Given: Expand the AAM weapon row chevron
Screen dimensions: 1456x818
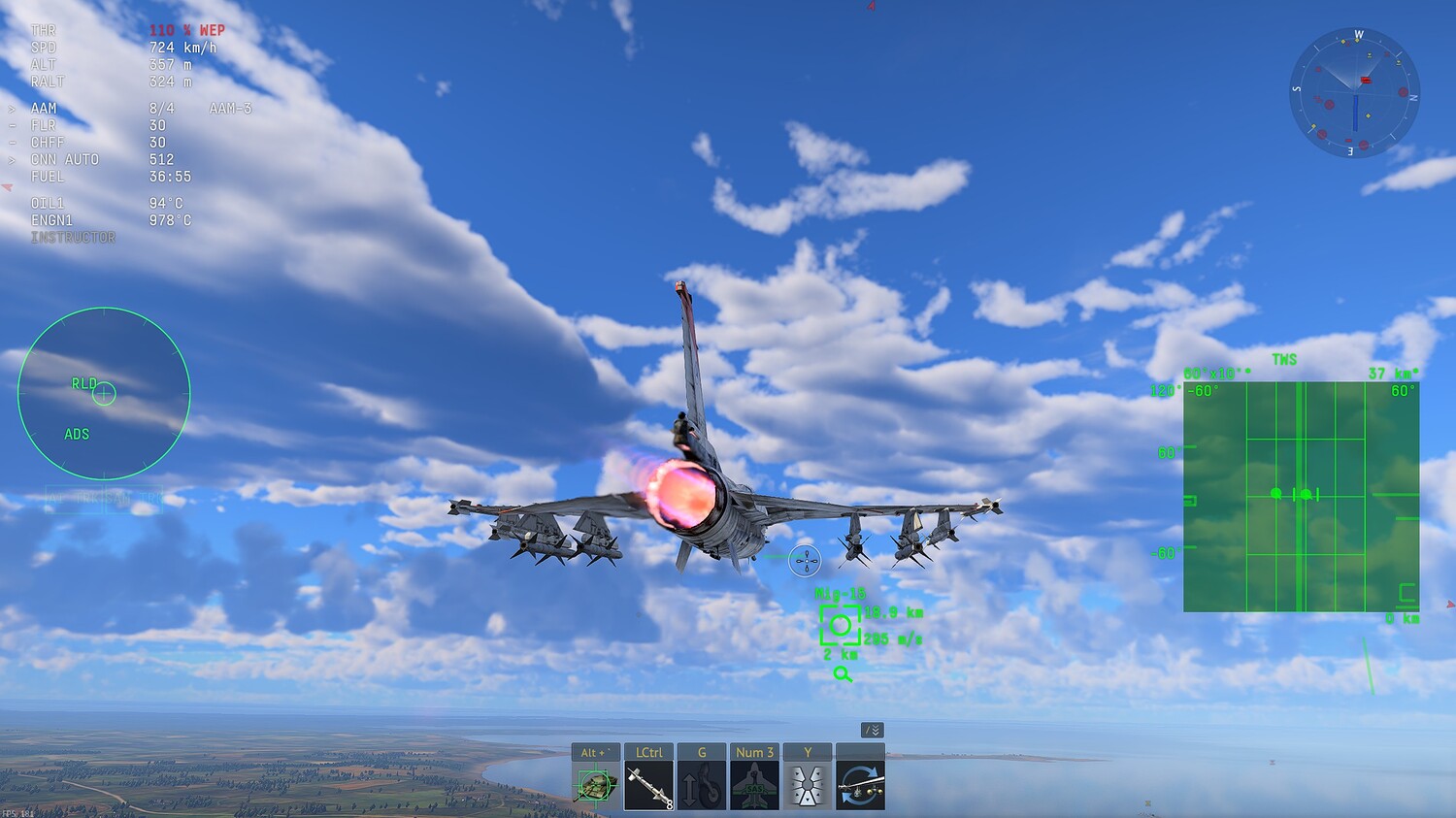Looking at the screenshot, I should (x=12, y=108).
